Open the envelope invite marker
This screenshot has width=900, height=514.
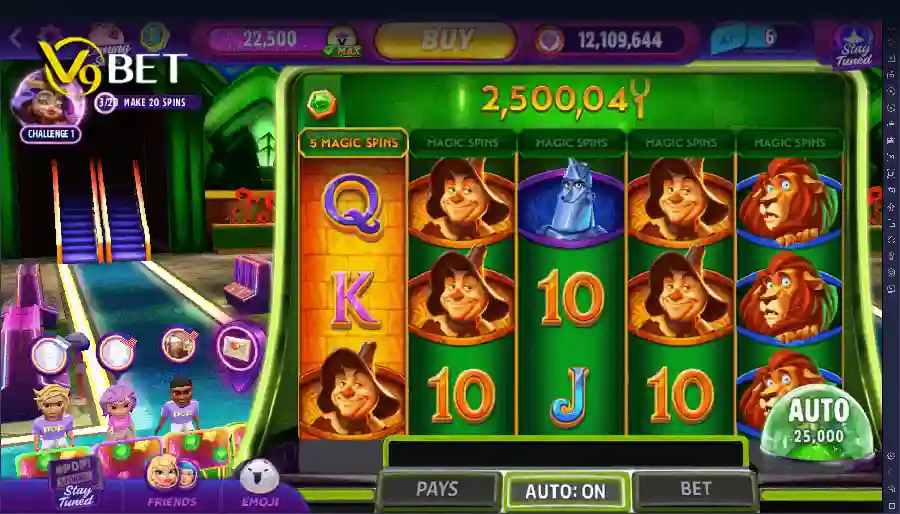click(x=236, y=345)
